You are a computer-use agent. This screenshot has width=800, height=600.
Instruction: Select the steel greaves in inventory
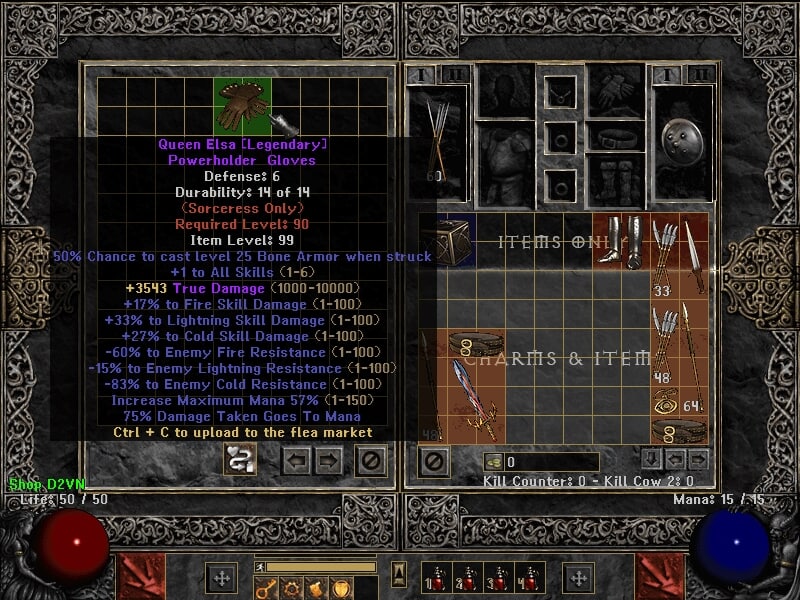623,241
